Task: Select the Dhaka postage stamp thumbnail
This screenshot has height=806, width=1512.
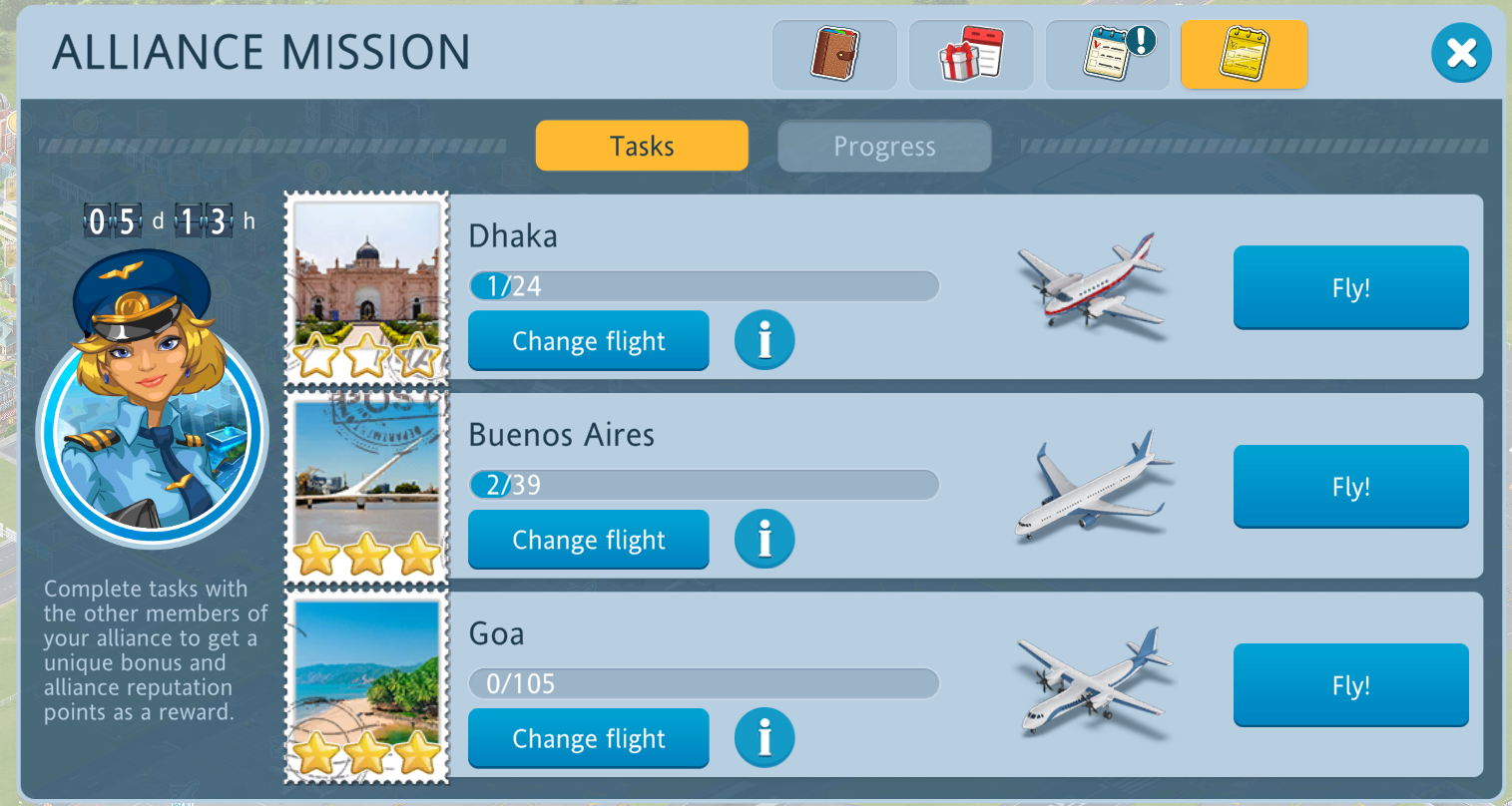Action: point(367,287)
